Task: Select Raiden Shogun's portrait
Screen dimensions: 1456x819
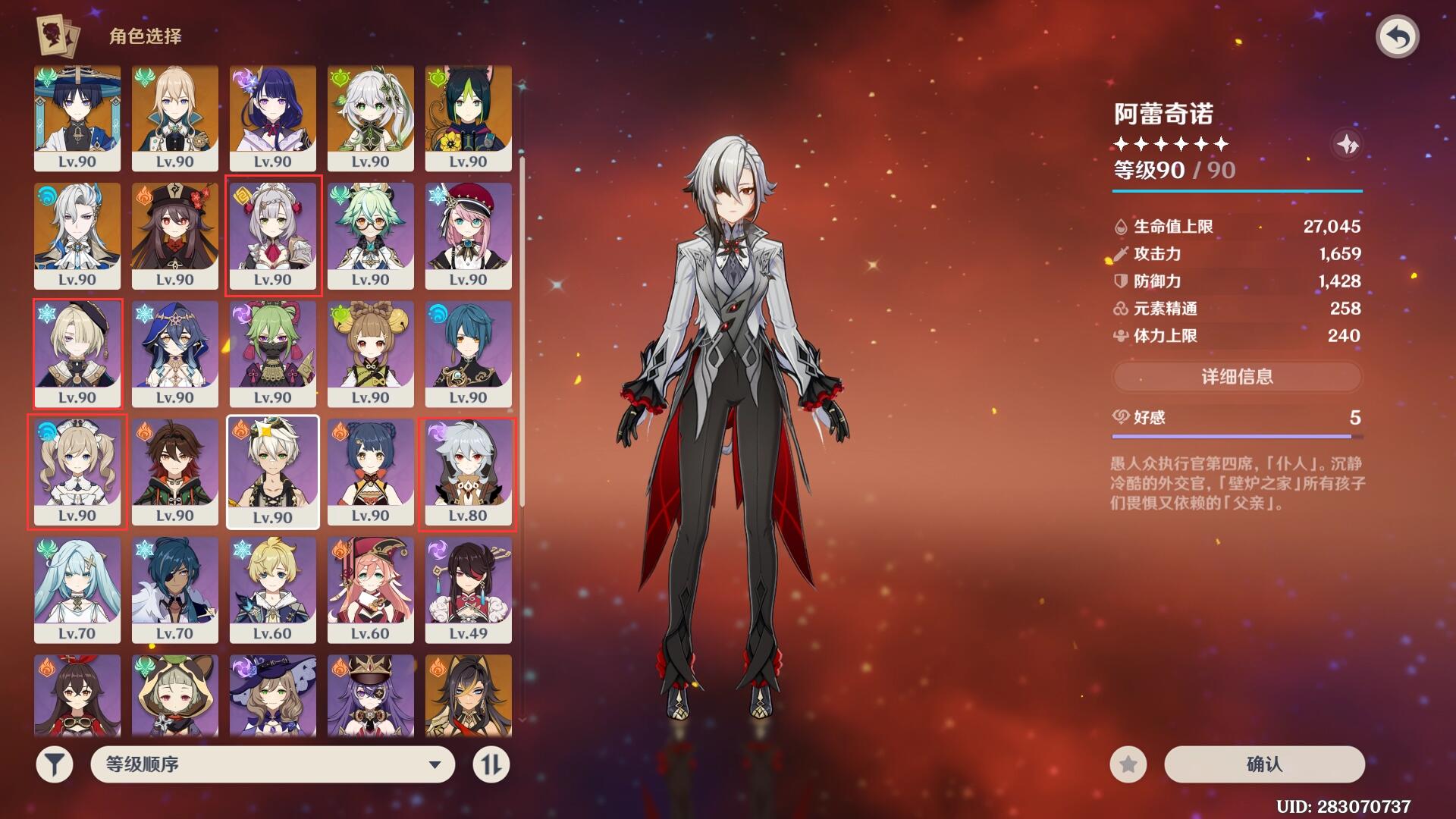Action: click(272, 118)
